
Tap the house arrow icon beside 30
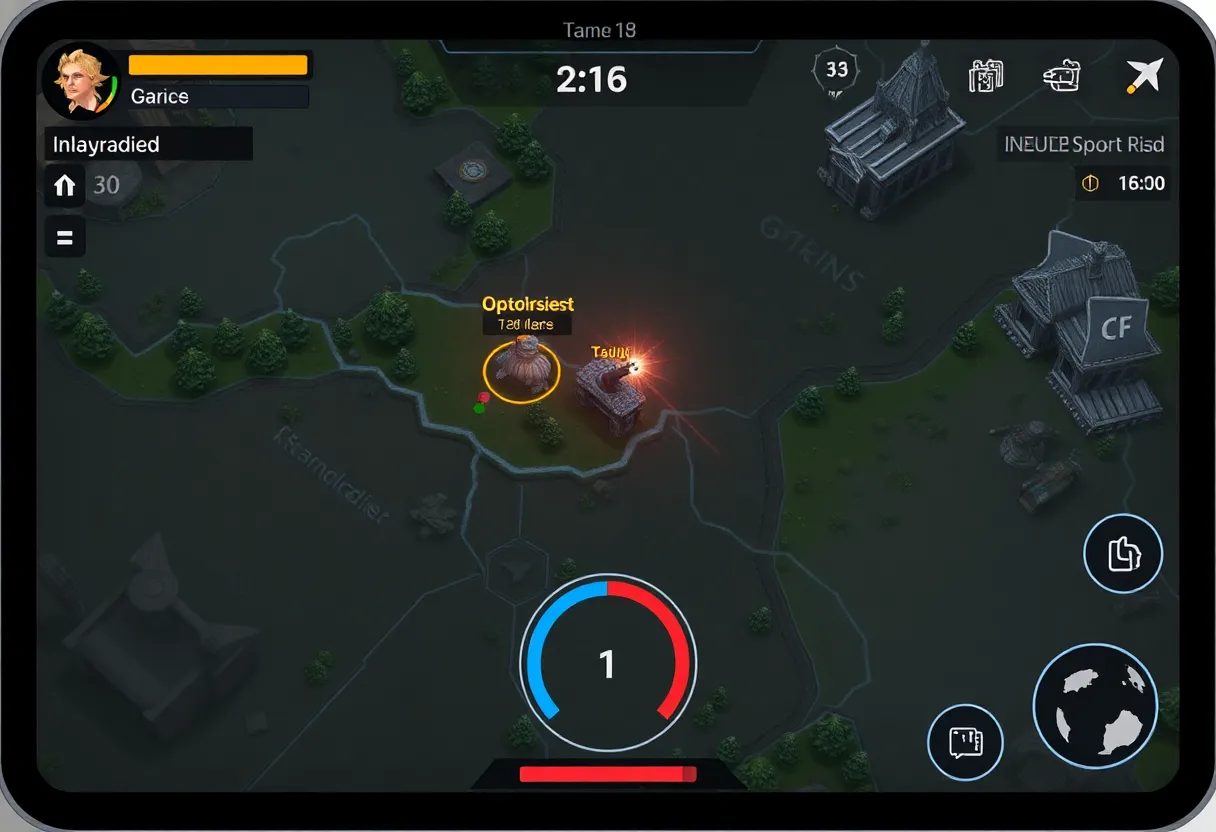click(x=66, y=185)
